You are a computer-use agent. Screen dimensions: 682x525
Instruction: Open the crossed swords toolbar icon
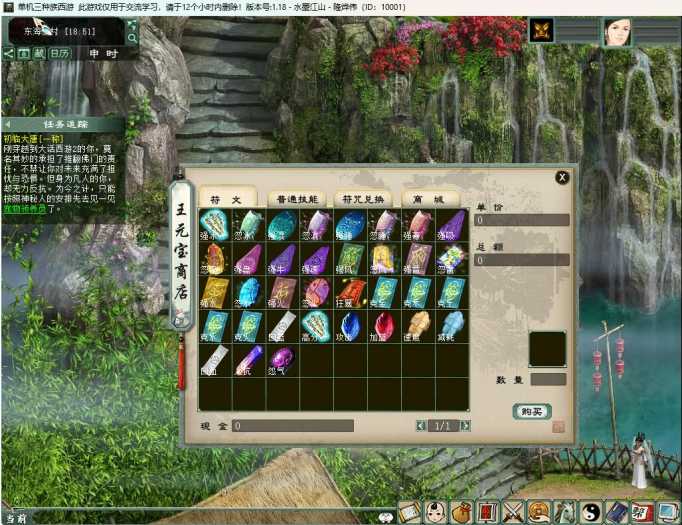coord(514,512)
